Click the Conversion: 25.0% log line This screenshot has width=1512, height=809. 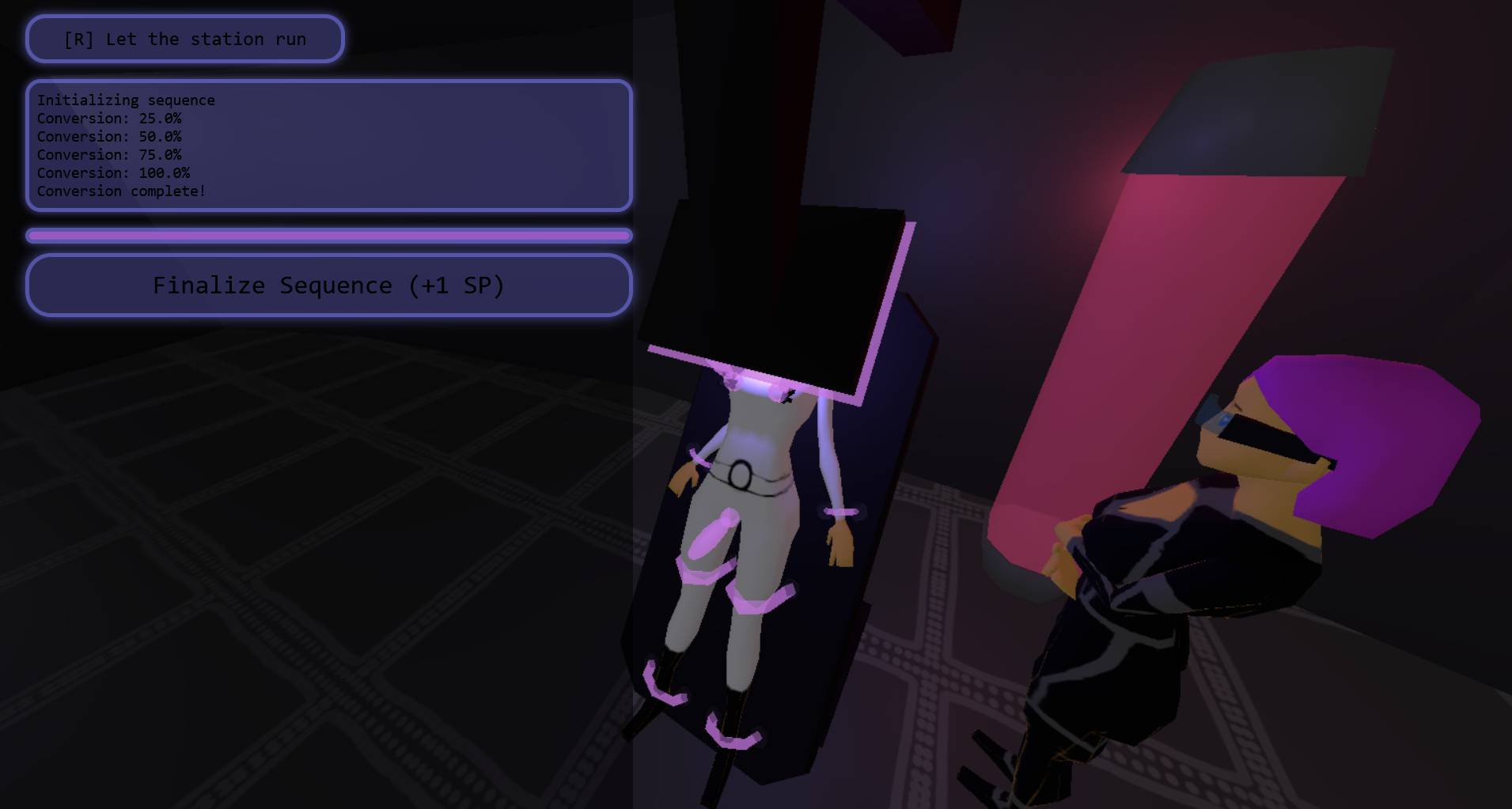pos(110,118)
